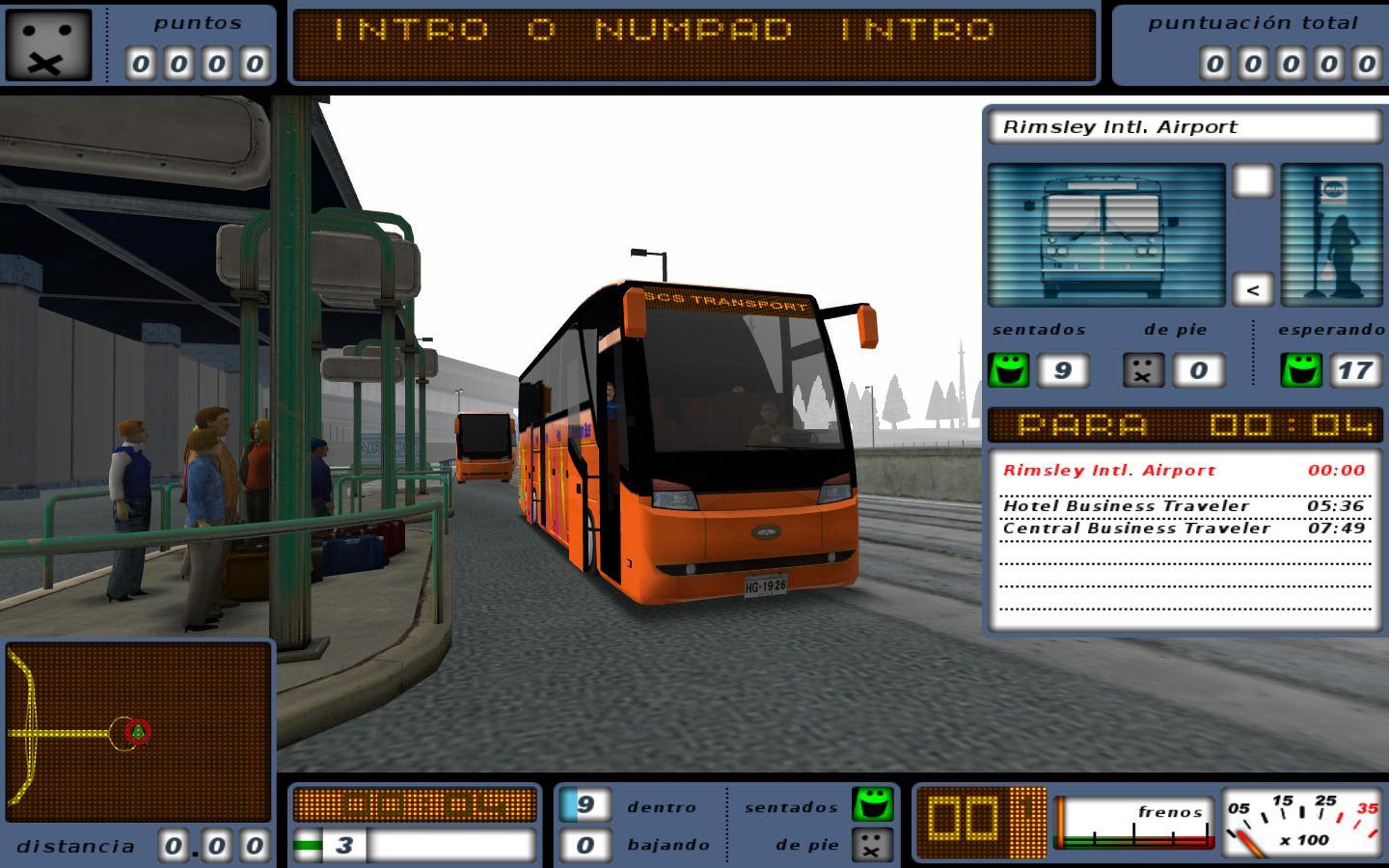Click the bus front view preview image
The image size is (1389, 868).
pos(1105,234)
